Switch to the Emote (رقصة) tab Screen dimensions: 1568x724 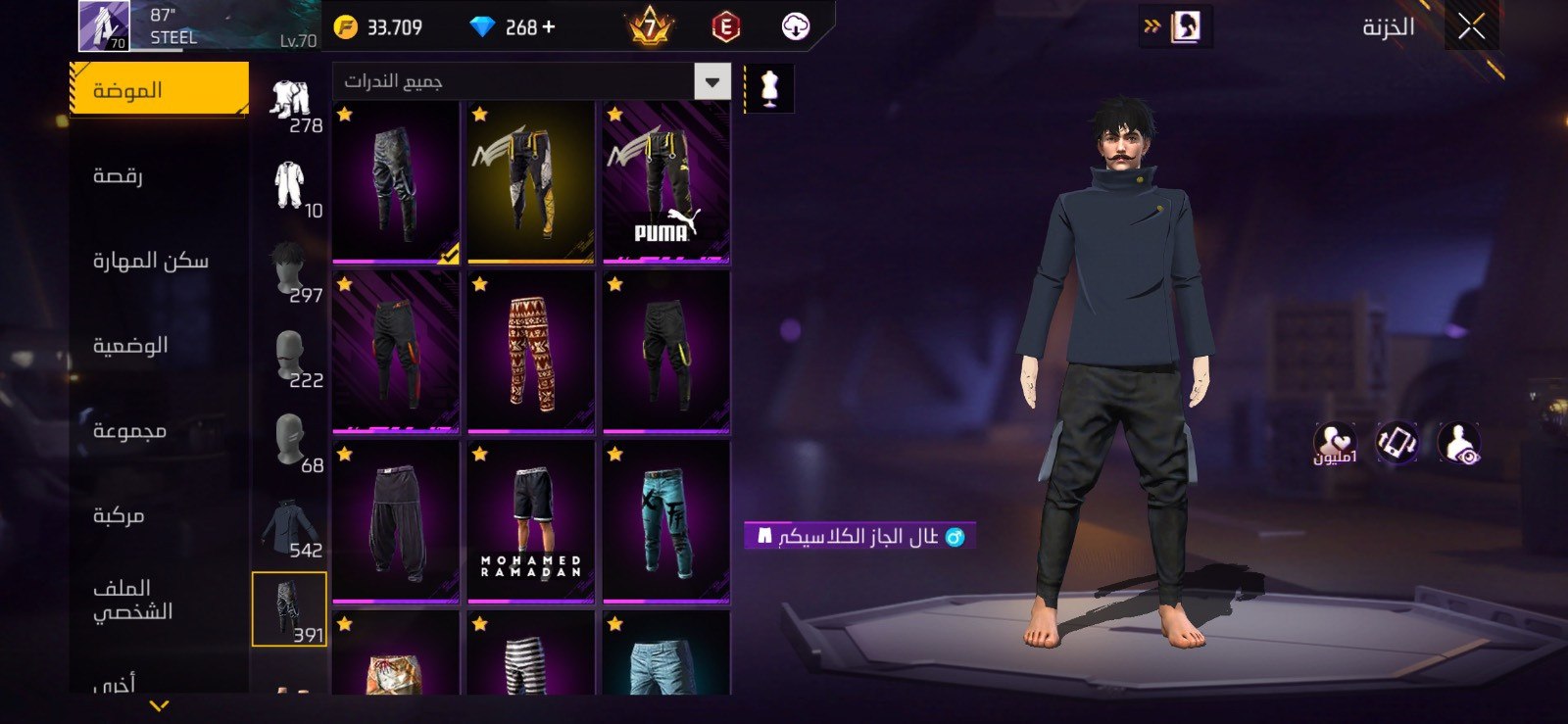pyautogui.click(x=118, y=175)
